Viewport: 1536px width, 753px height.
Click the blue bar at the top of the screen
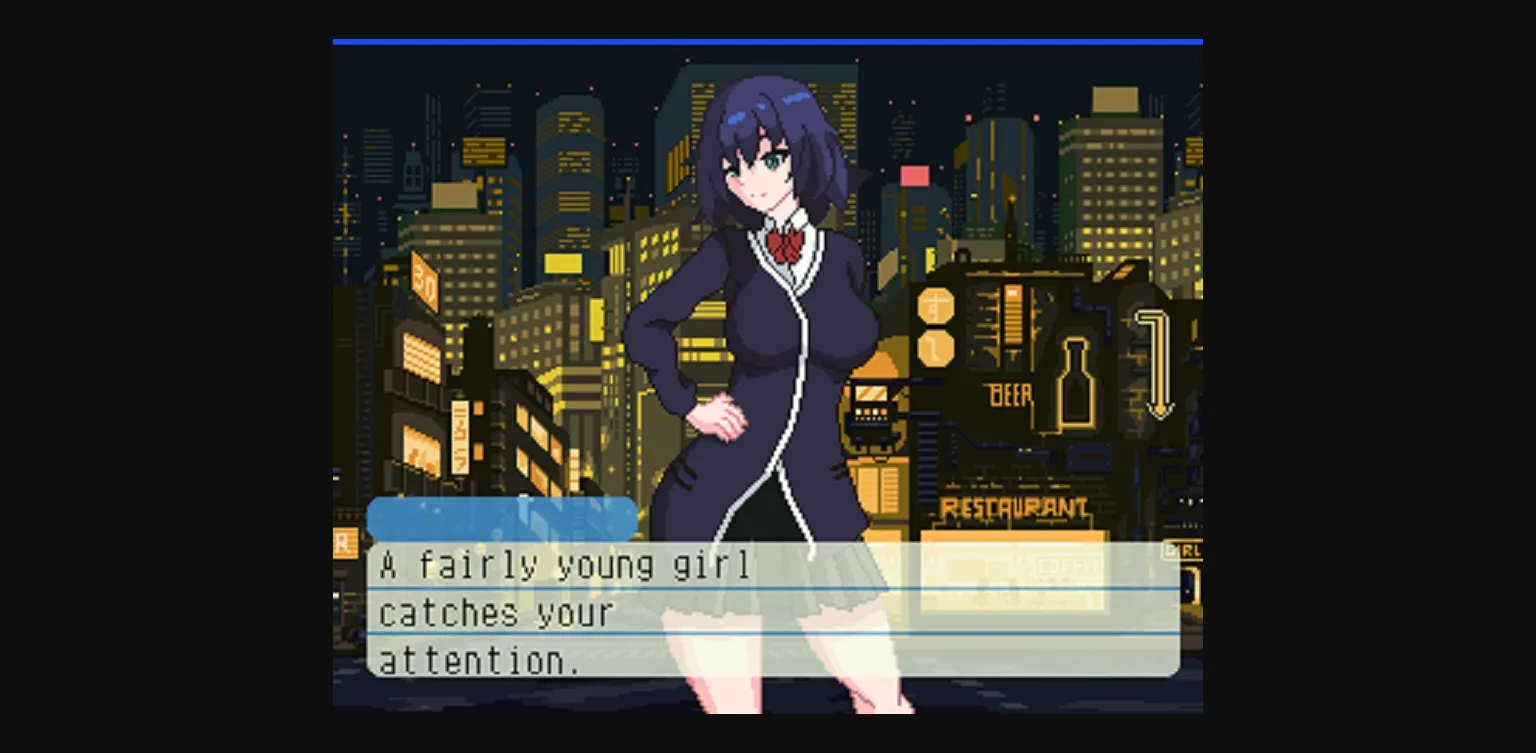(x=768, y=42)
